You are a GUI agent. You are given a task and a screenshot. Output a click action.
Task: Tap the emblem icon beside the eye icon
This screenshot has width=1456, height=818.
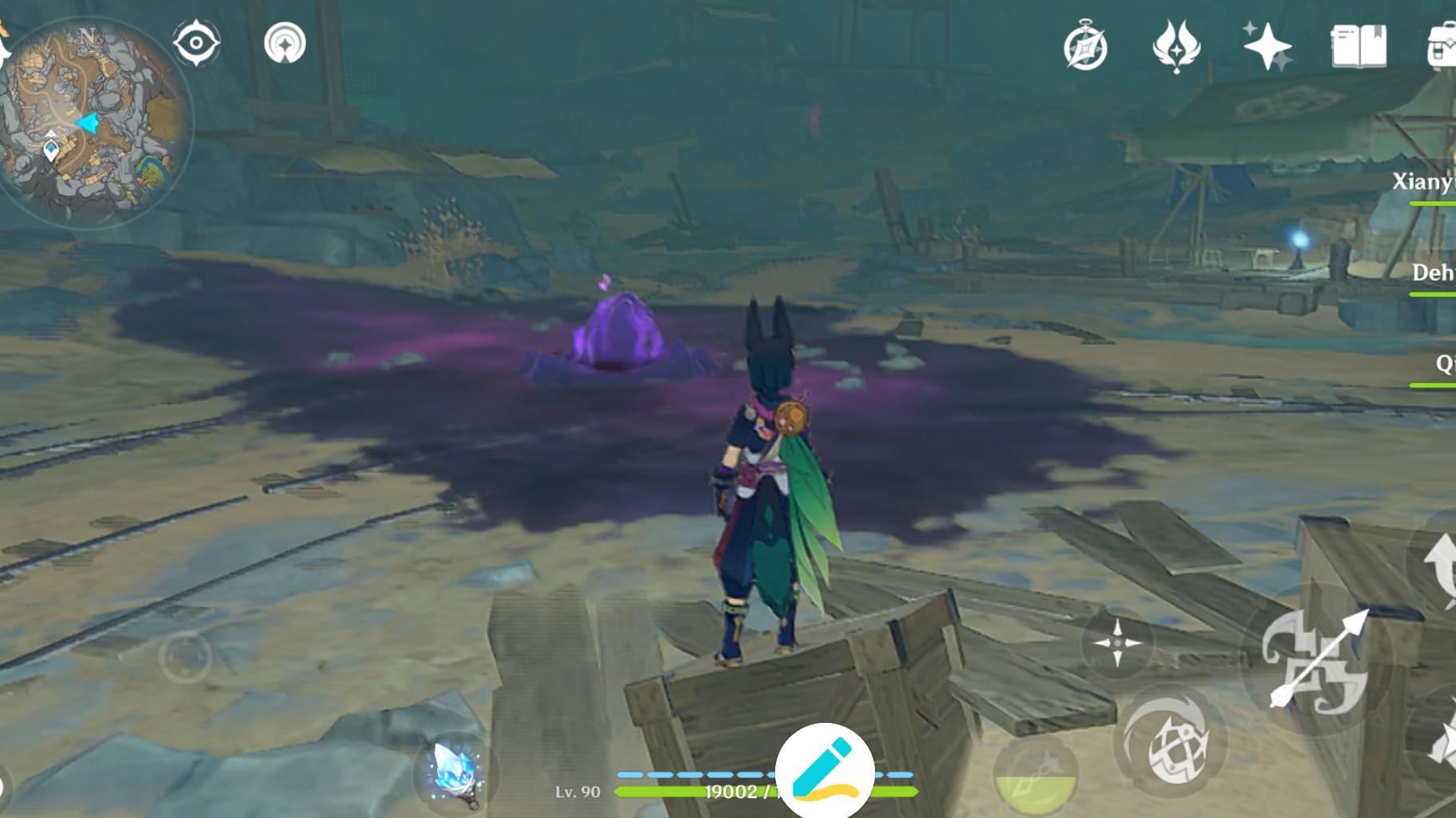click(285, 44)
